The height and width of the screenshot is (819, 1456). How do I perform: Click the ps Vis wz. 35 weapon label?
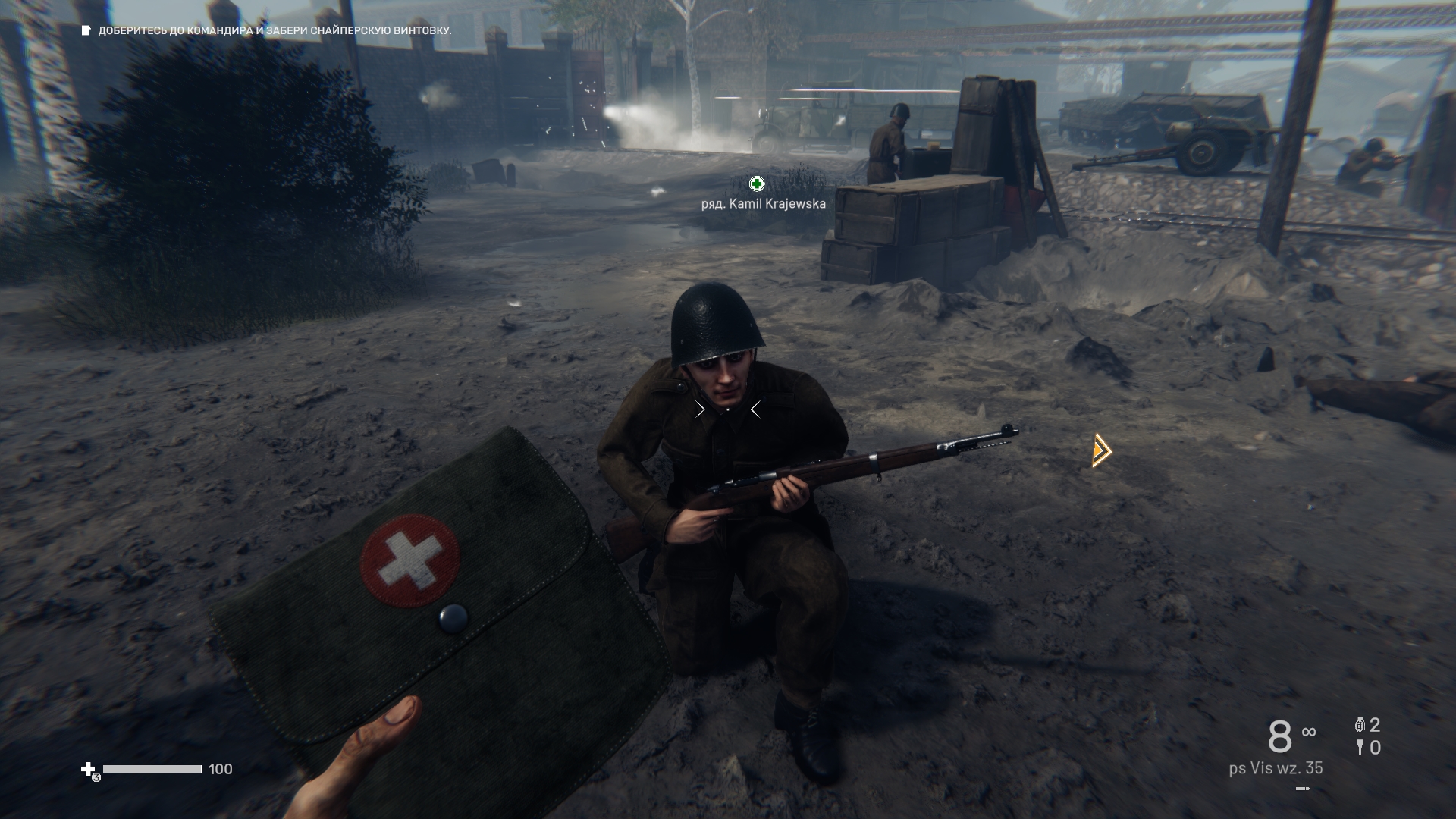1276,768
